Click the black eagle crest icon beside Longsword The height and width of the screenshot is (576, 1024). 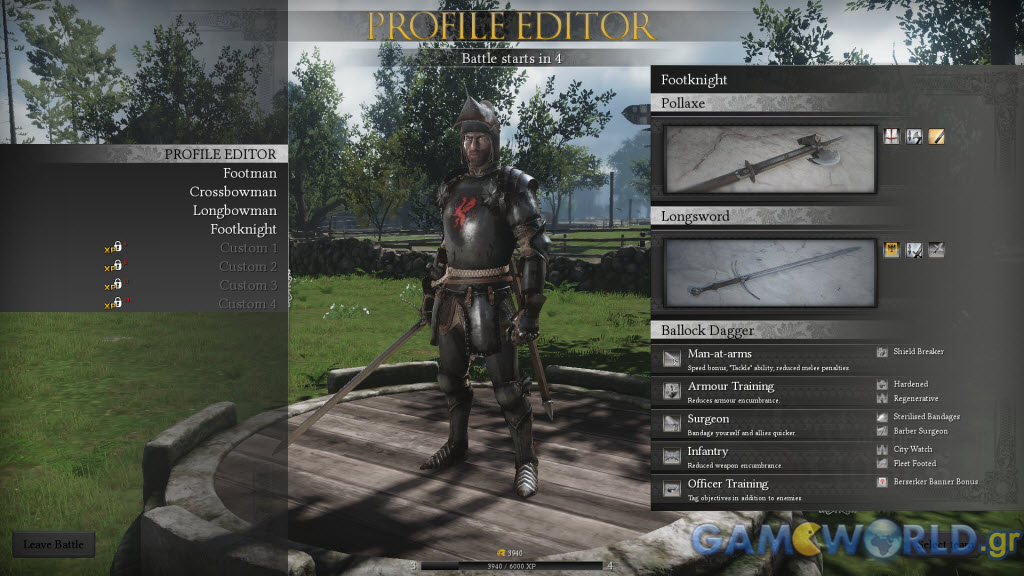point(892,250)
